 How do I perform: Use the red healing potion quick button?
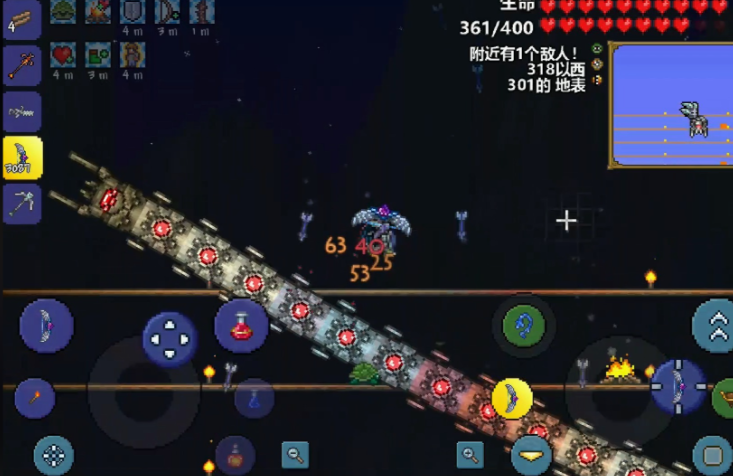[x=241, y=326]
